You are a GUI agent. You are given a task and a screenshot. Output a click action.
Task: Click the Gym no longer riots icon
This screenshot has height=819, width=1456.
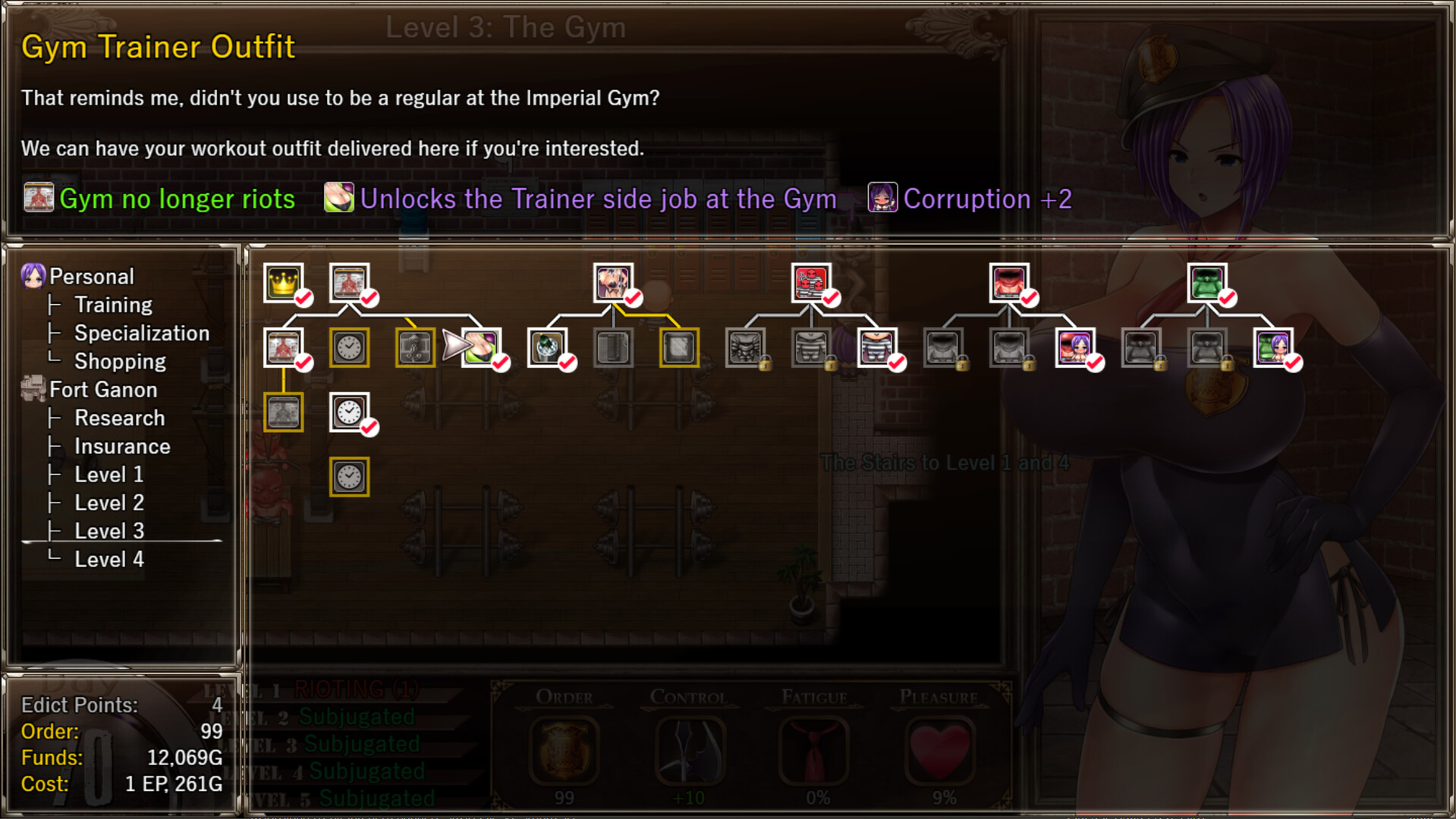click(39, 198)
